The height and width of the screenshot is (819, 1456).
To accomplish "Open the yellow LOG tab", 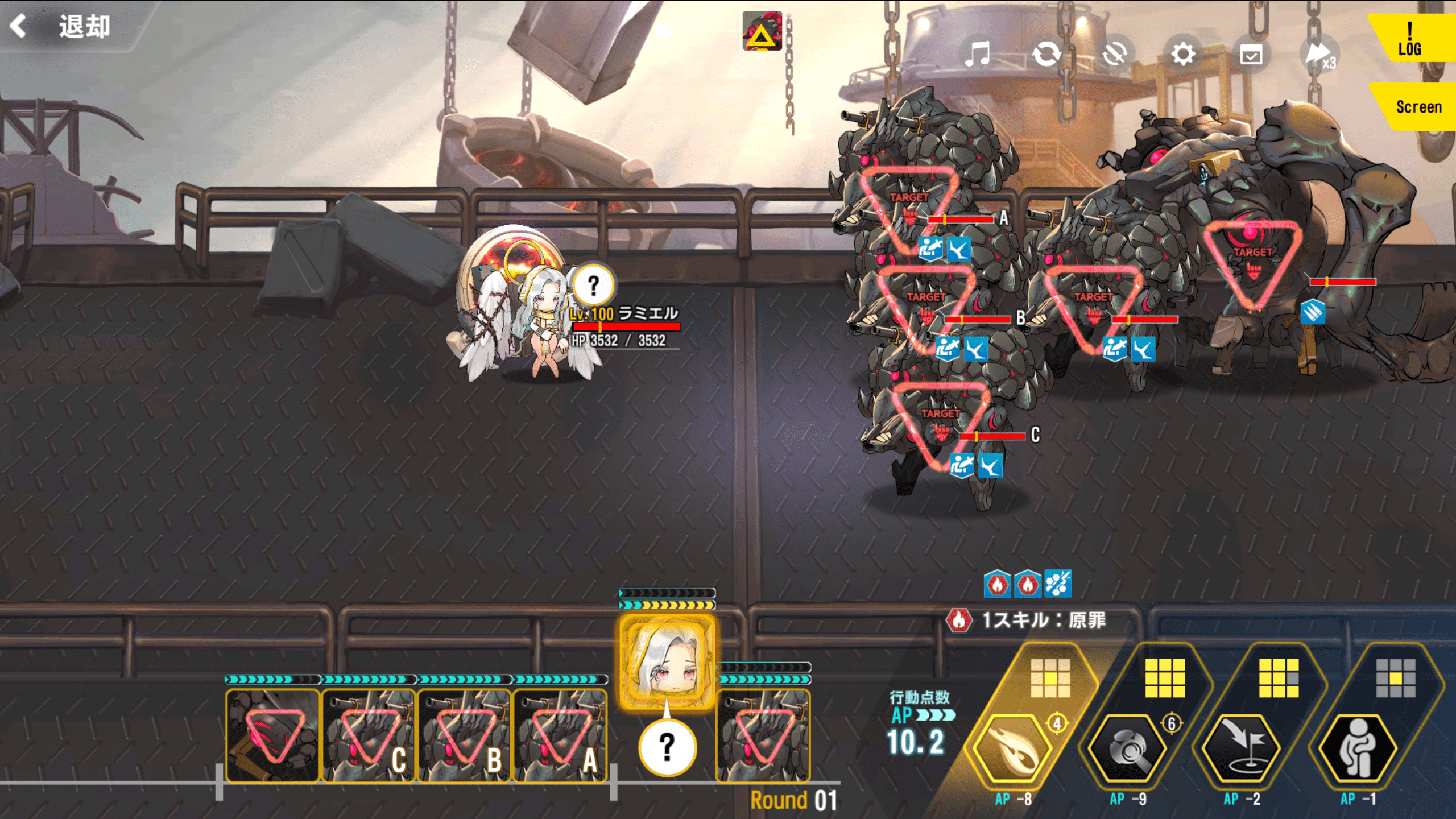I will [1410, 40].
